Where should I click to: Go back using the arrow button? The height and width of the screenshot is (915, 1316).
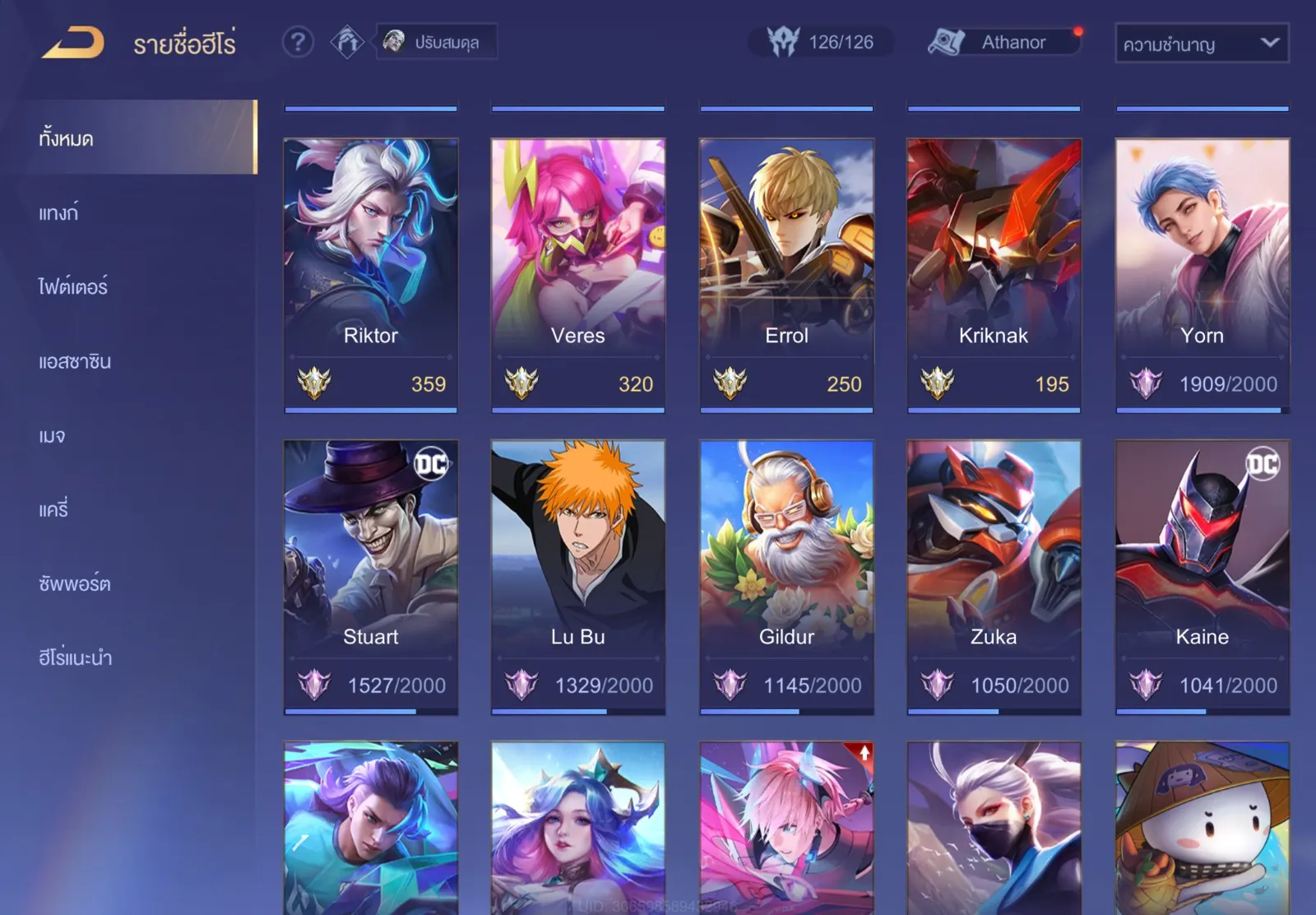73,43
